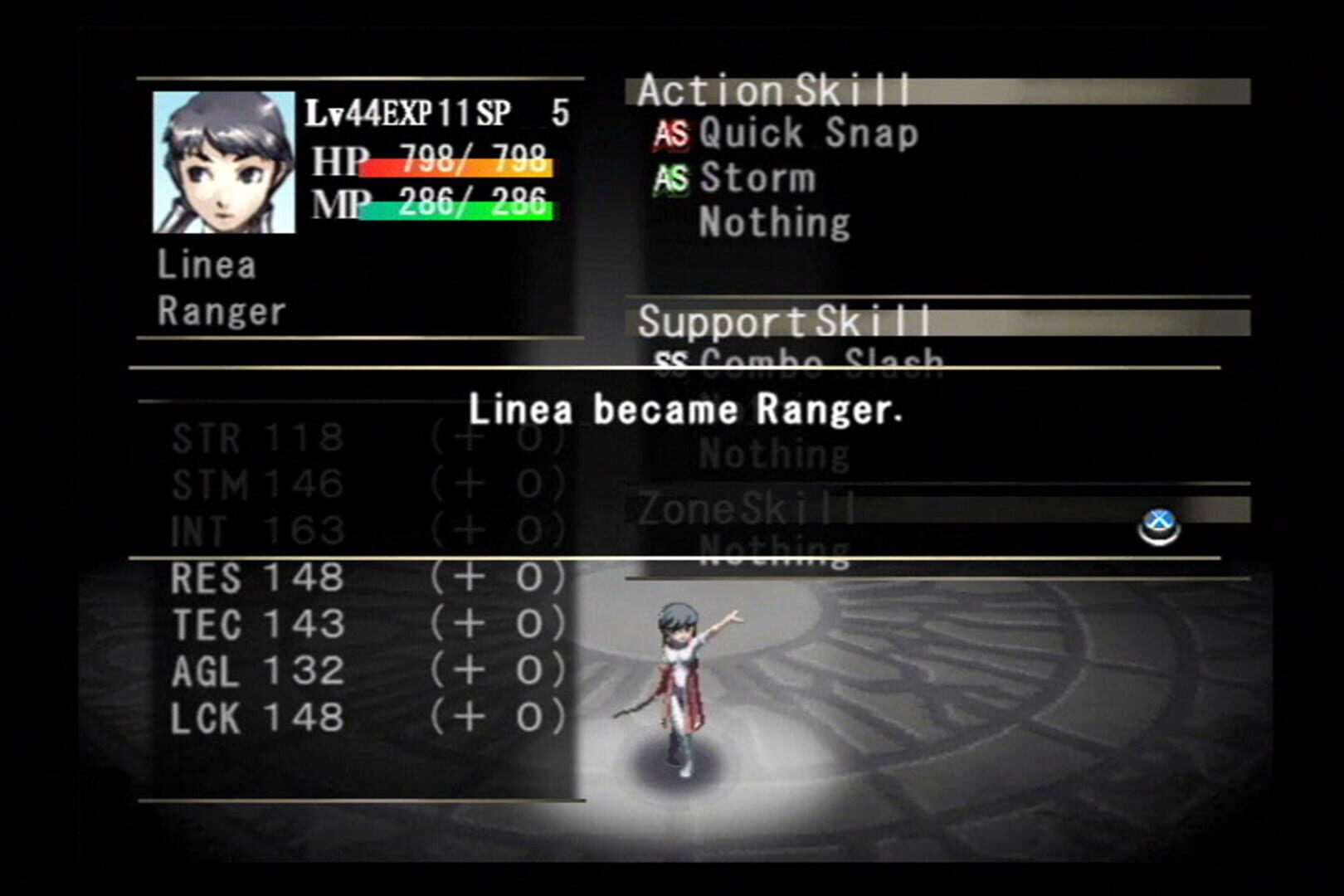
Task: Choose the empty Nothing action skill slot
Action: tap(773, 222)
